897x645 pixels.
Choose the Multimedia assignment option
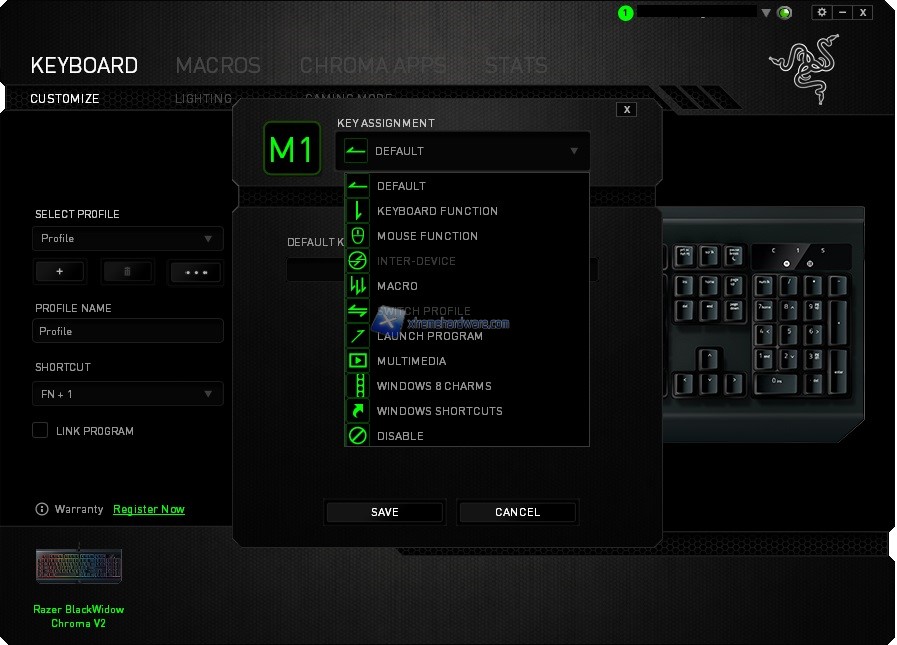click(x=411, y=361)
